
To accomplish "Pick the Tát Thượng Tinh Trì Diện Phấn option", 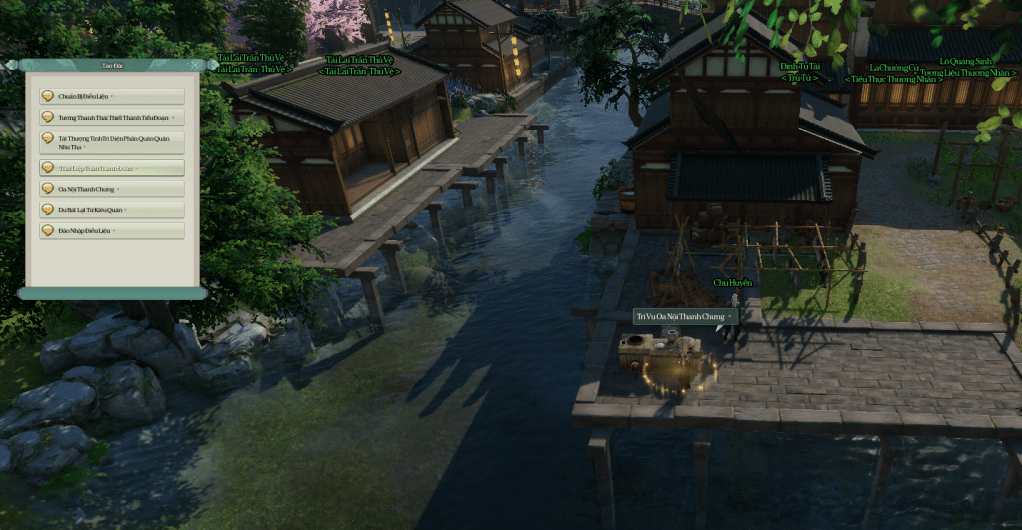I will click(112, 142).
